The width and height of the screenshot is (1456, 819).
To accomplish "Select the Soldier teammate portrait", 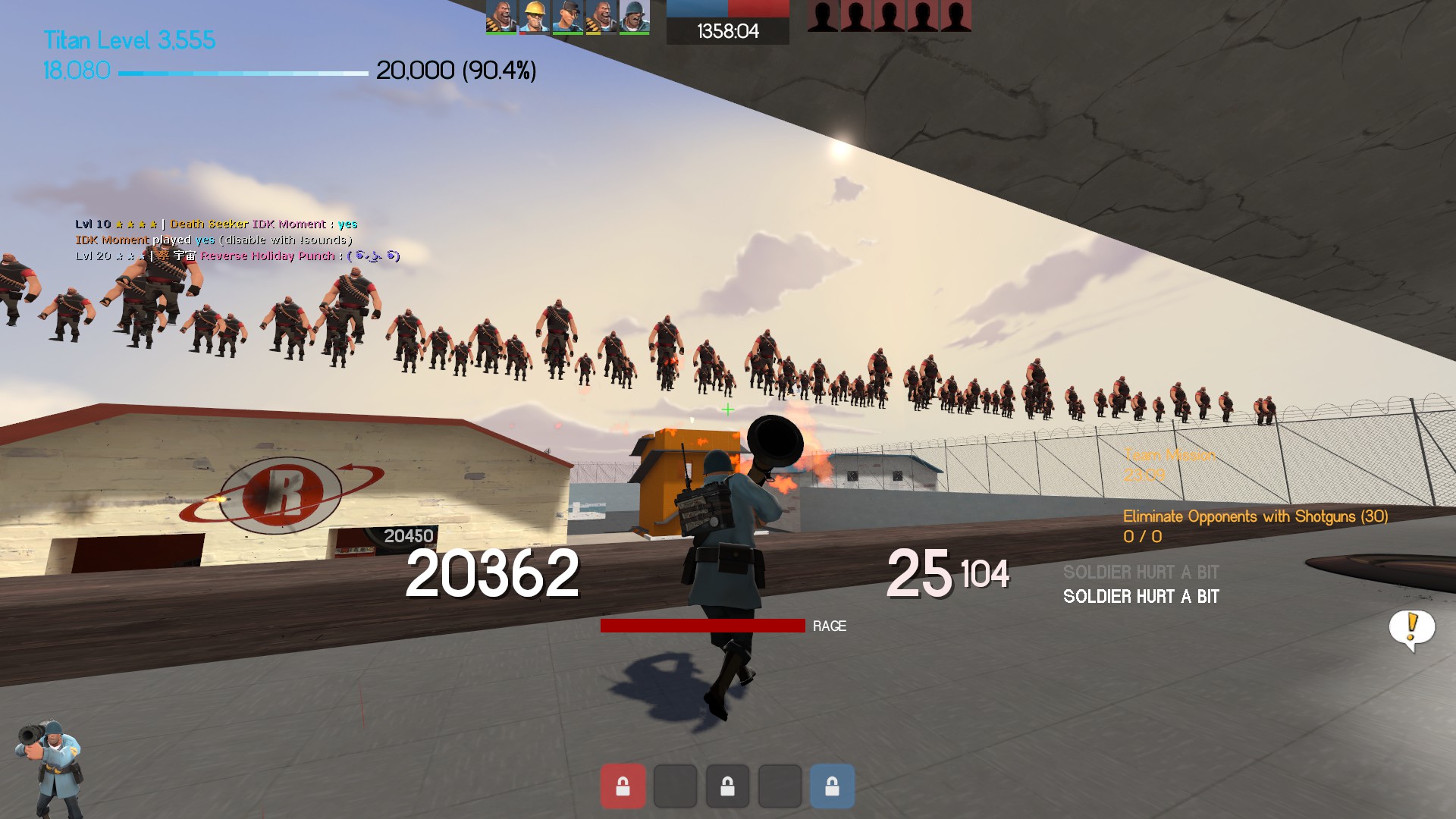I will [x=634, y=17].
